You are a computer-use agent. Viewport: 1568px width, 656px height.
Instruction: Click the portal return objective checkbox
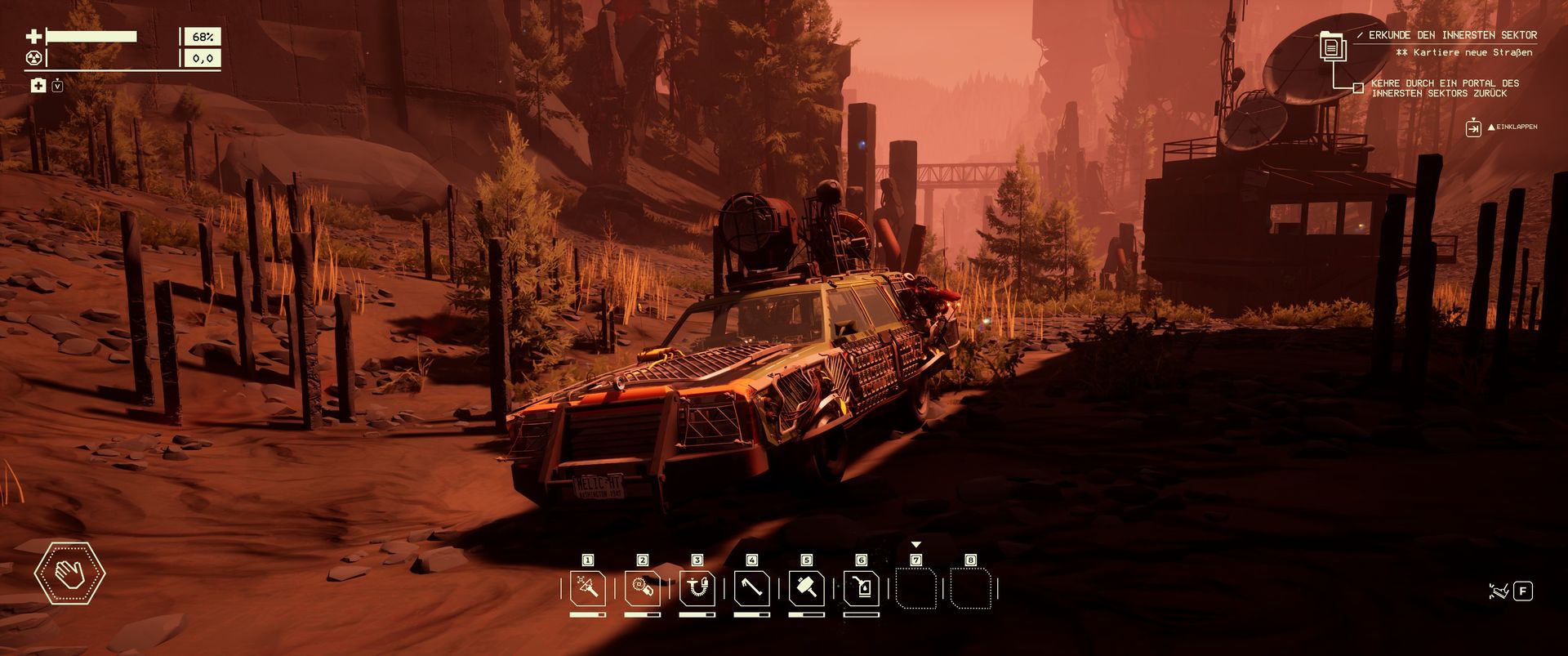click(1358, 88)
